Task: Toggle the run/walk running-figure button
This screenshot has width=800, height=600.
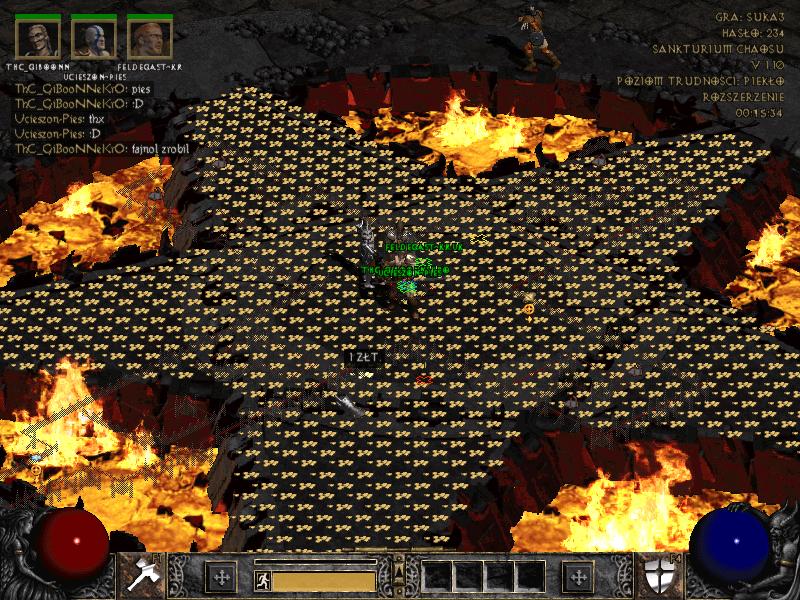Action: tap(261, 580)
